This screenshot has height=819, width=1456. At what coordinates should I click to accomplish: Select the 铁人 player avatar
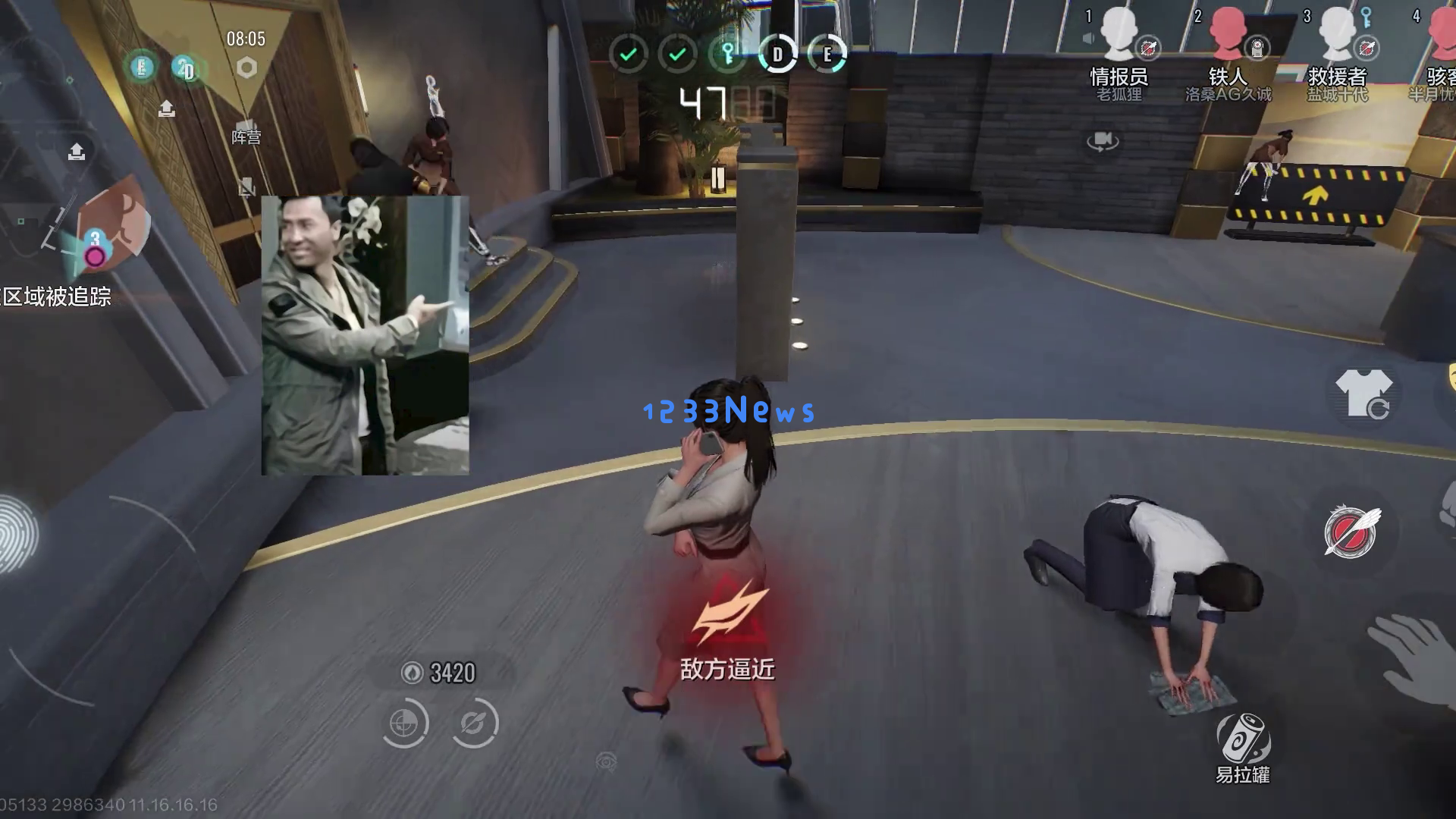(1228, 34)
